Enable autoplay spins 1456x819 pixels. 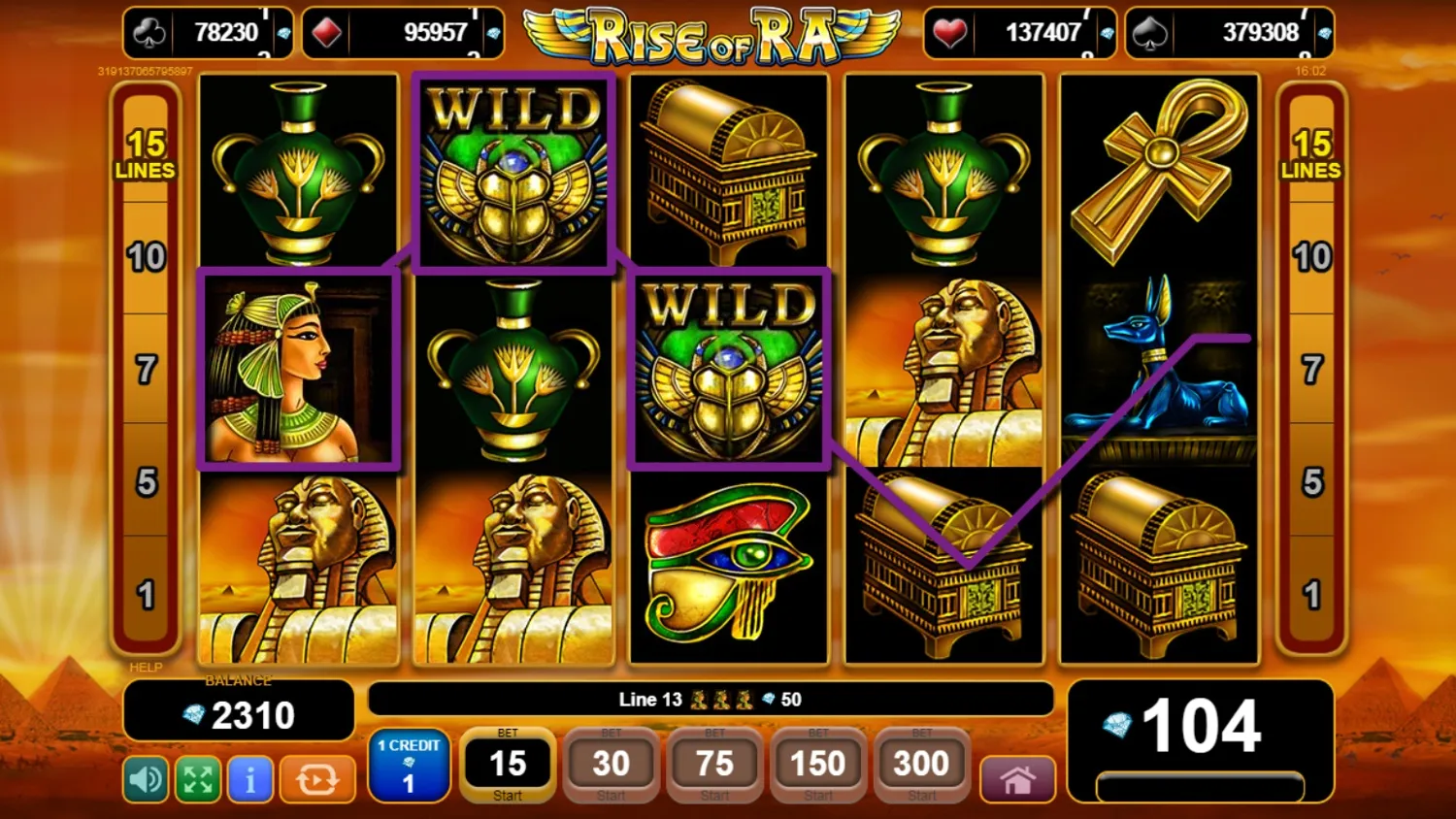[316, 779]
